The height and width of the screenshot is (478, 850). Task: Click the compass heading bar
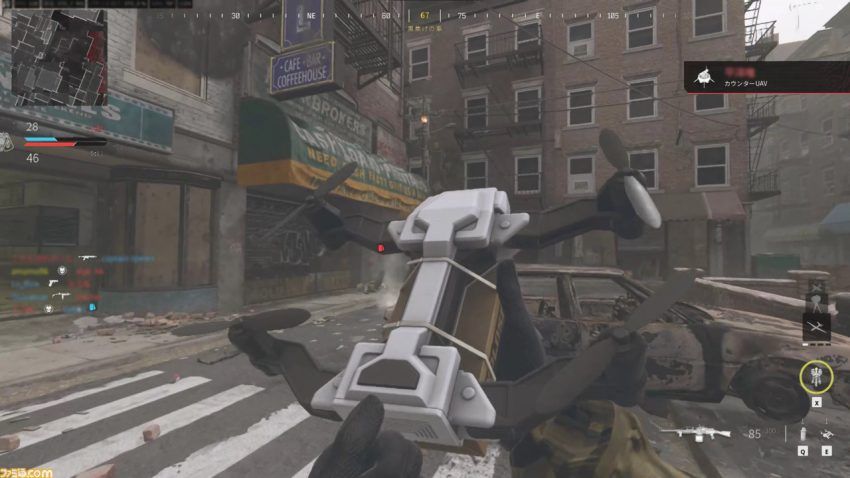tap(425, 16)
